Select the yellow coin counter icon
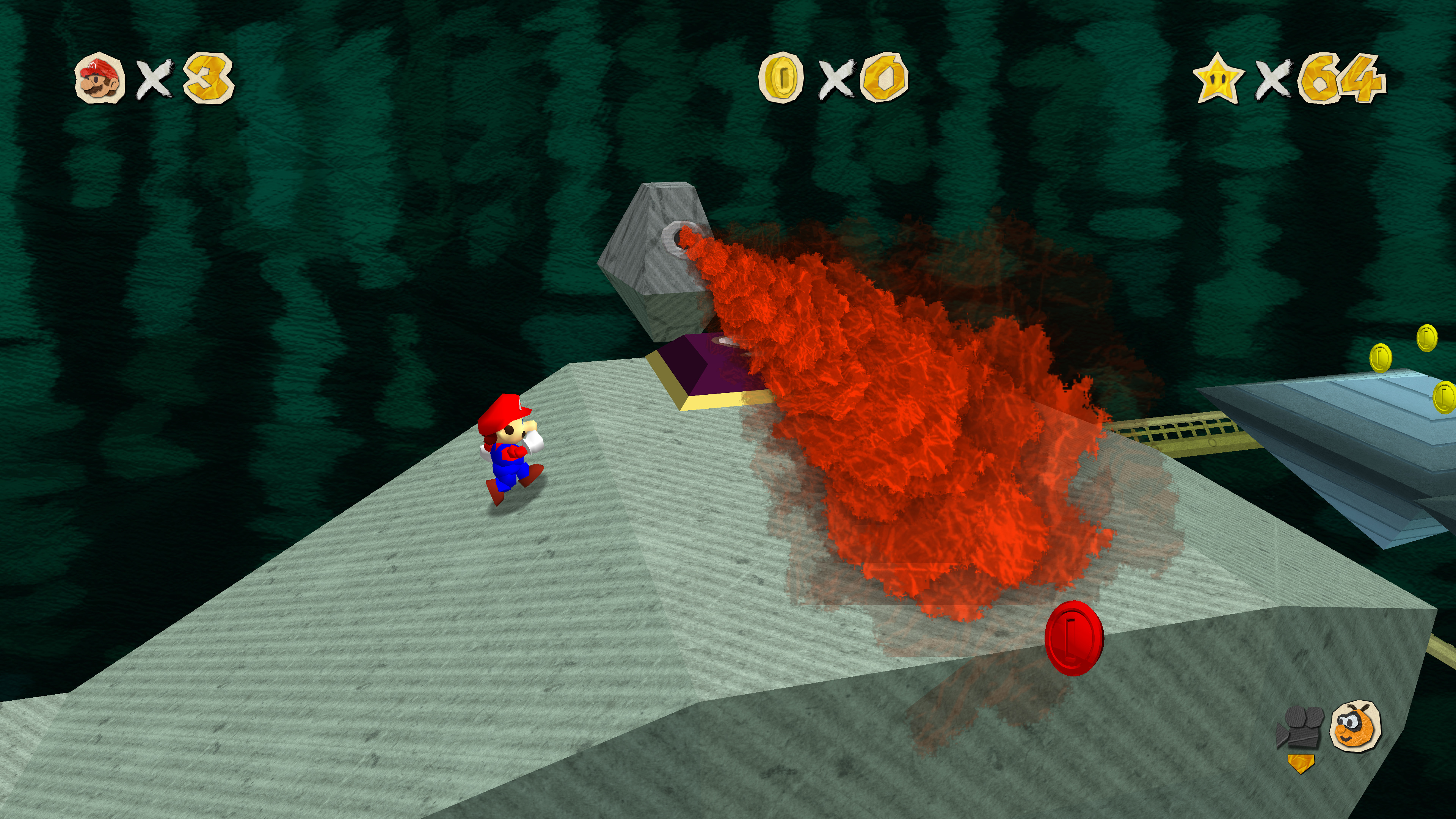1456x819 pixels. point(781,77)
